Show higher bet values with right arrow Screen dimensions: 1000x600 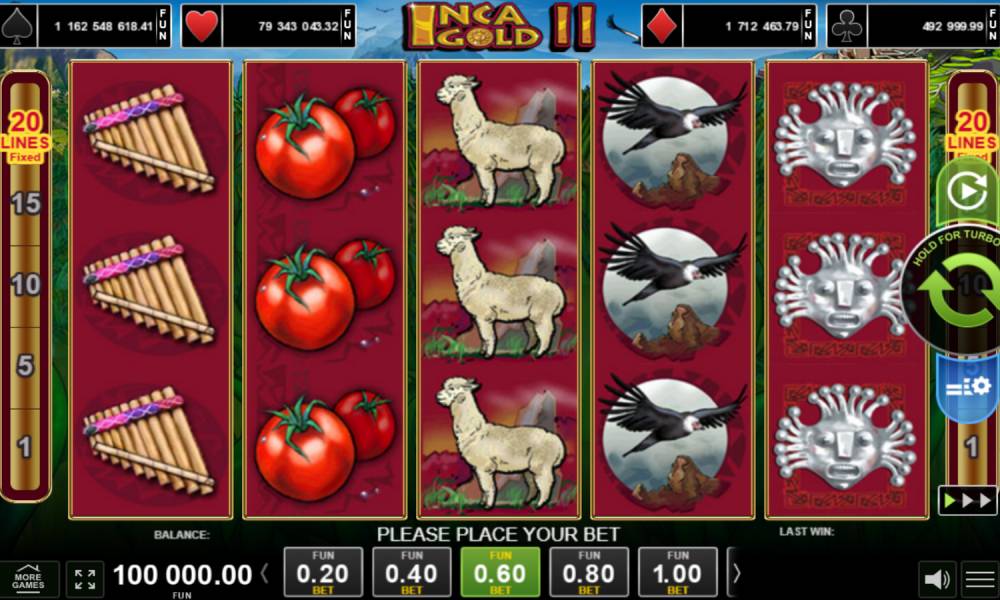(737, 574)
